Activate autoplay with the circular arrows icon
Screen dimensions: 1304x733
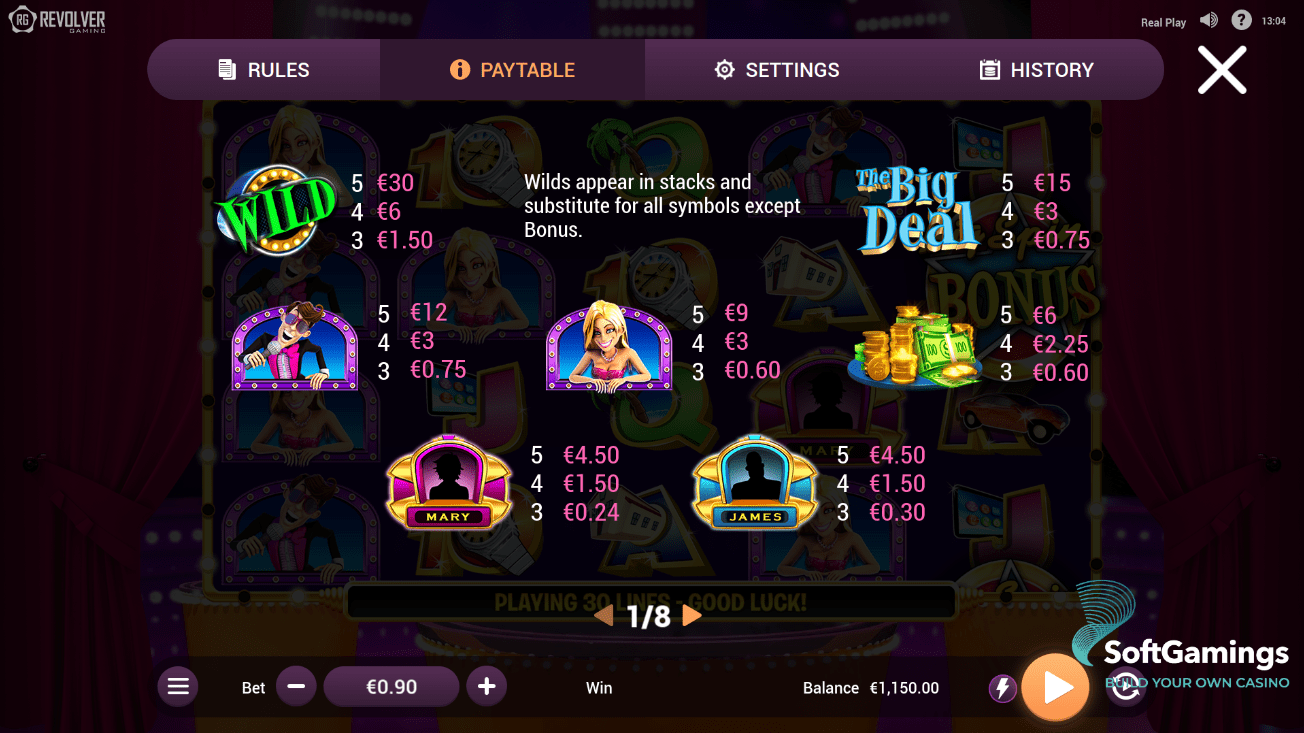click(x=1125, y=687)
